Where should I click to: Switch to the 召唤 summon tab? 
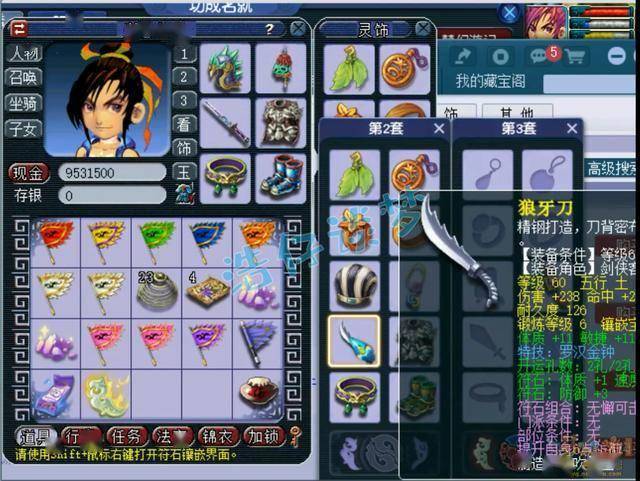pyautogui.click(x=24, y=77)
